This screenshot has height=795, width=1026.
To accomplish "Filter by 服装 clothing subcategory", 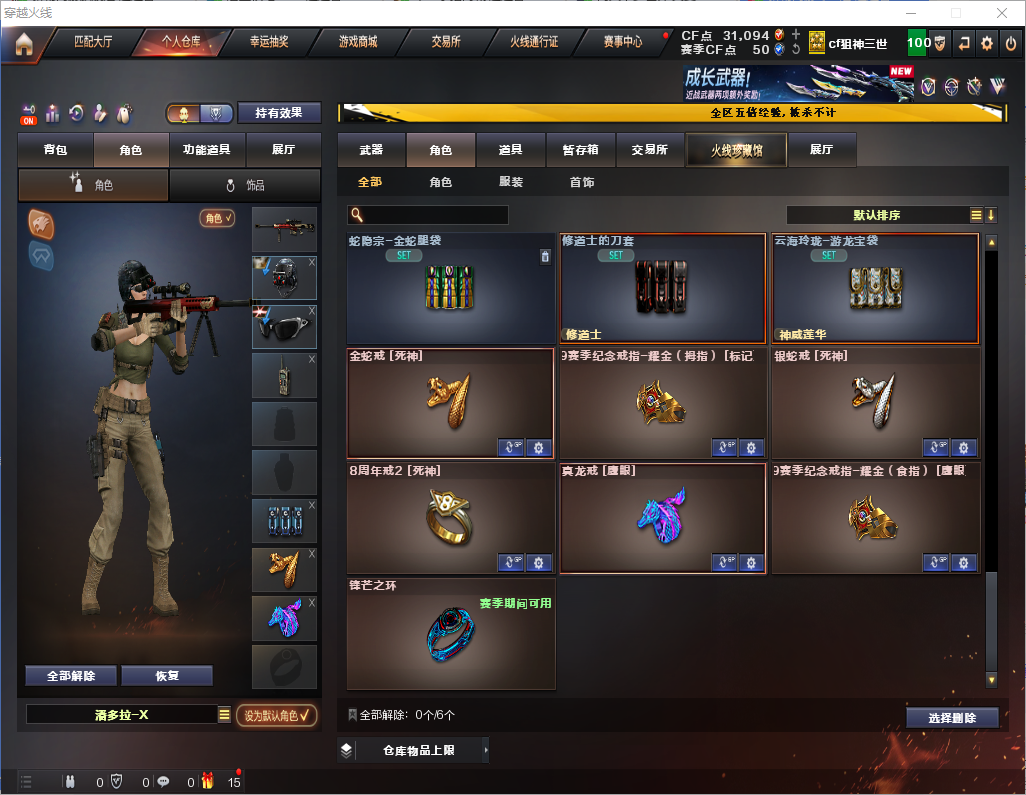I will click(510, 182).
